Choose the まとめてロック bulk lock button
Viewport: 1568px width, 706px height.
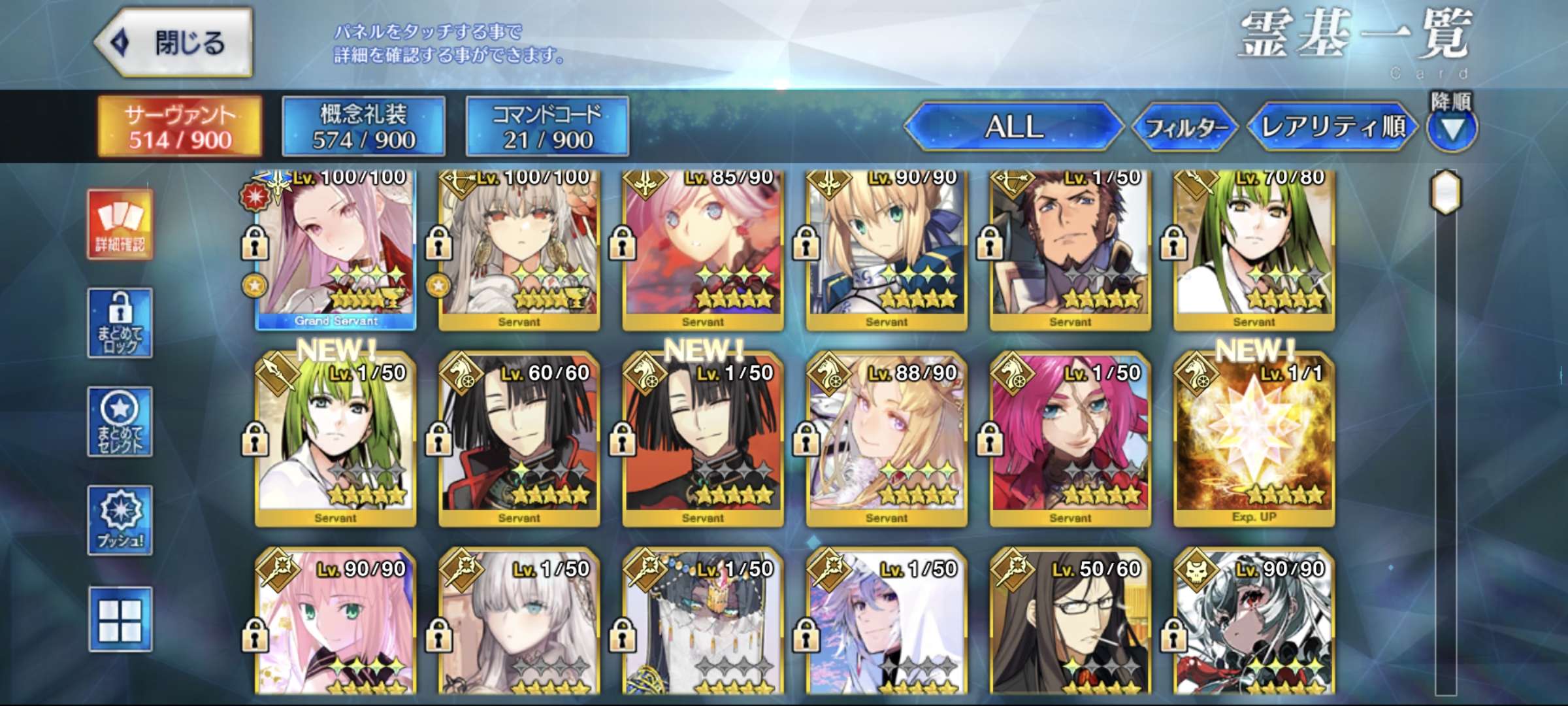coord(120,323)
